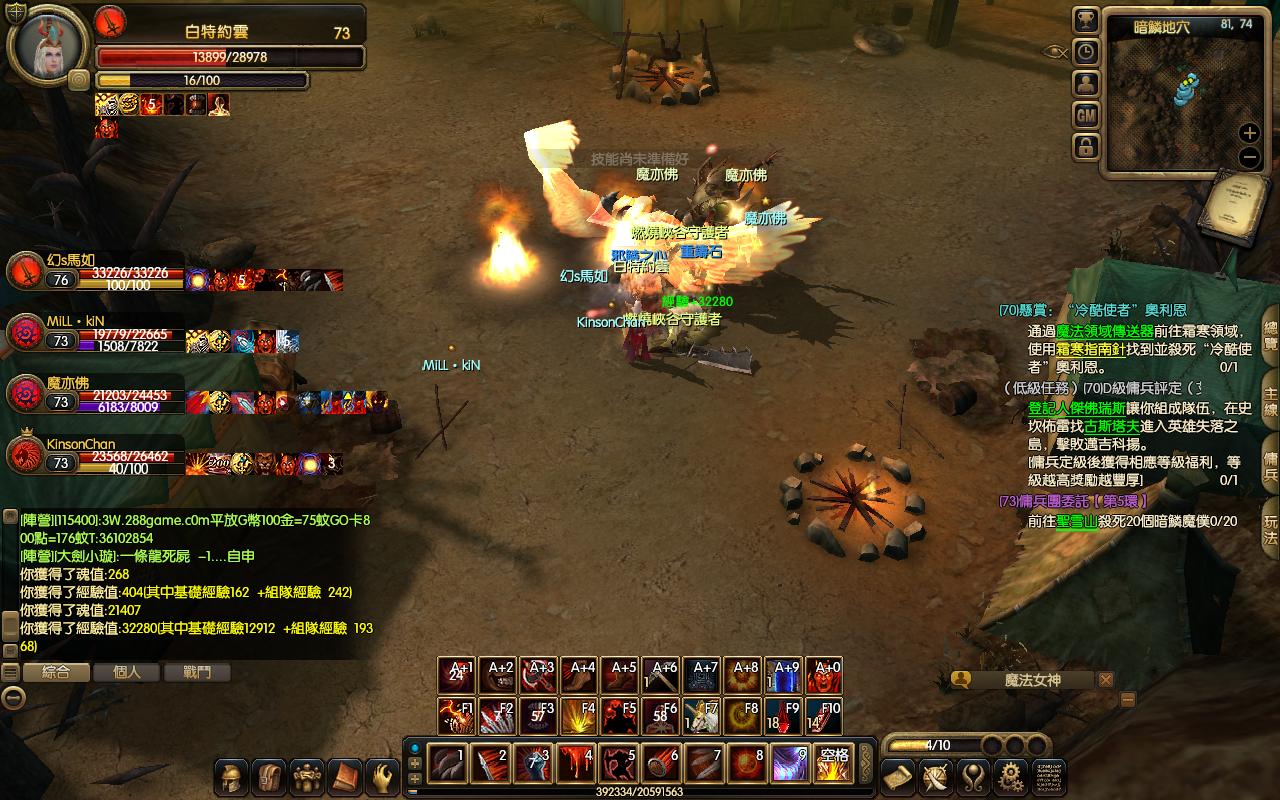Viewport: 1280px width, 800px height.
Task: Switch chat to the 戰鬥 tab
Action: tap(197, 672)
